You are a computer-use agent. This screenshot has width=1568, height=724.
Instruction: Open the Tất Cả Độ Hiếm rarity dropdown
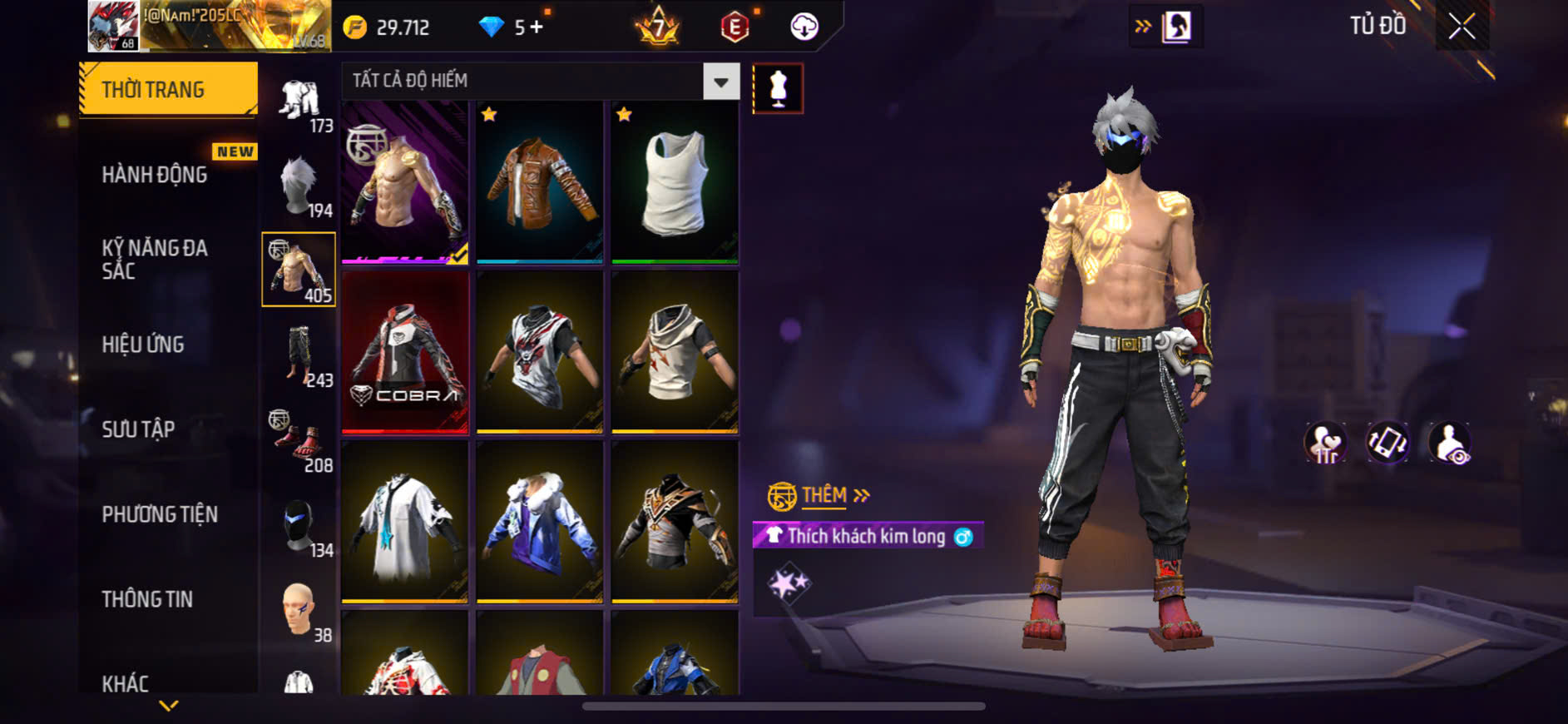720,82
